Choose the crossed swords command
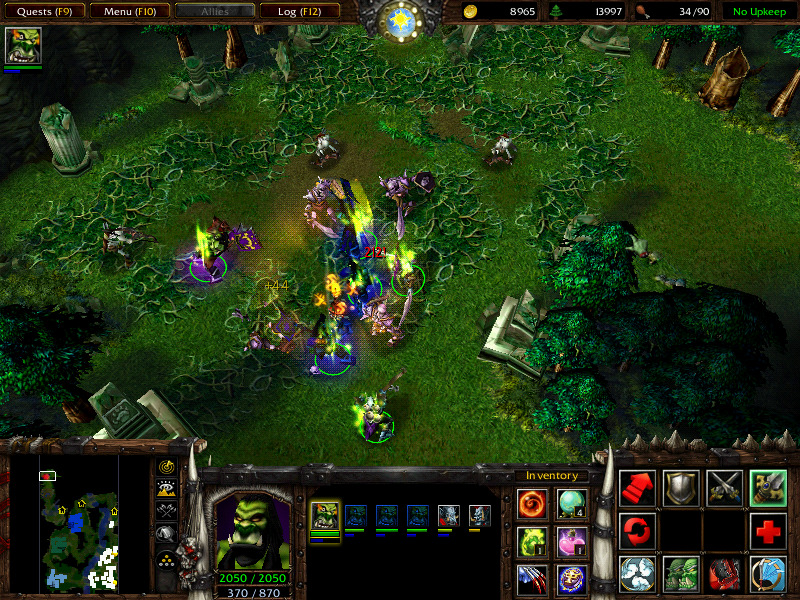 pyautogui.click(x=724, y=488)
